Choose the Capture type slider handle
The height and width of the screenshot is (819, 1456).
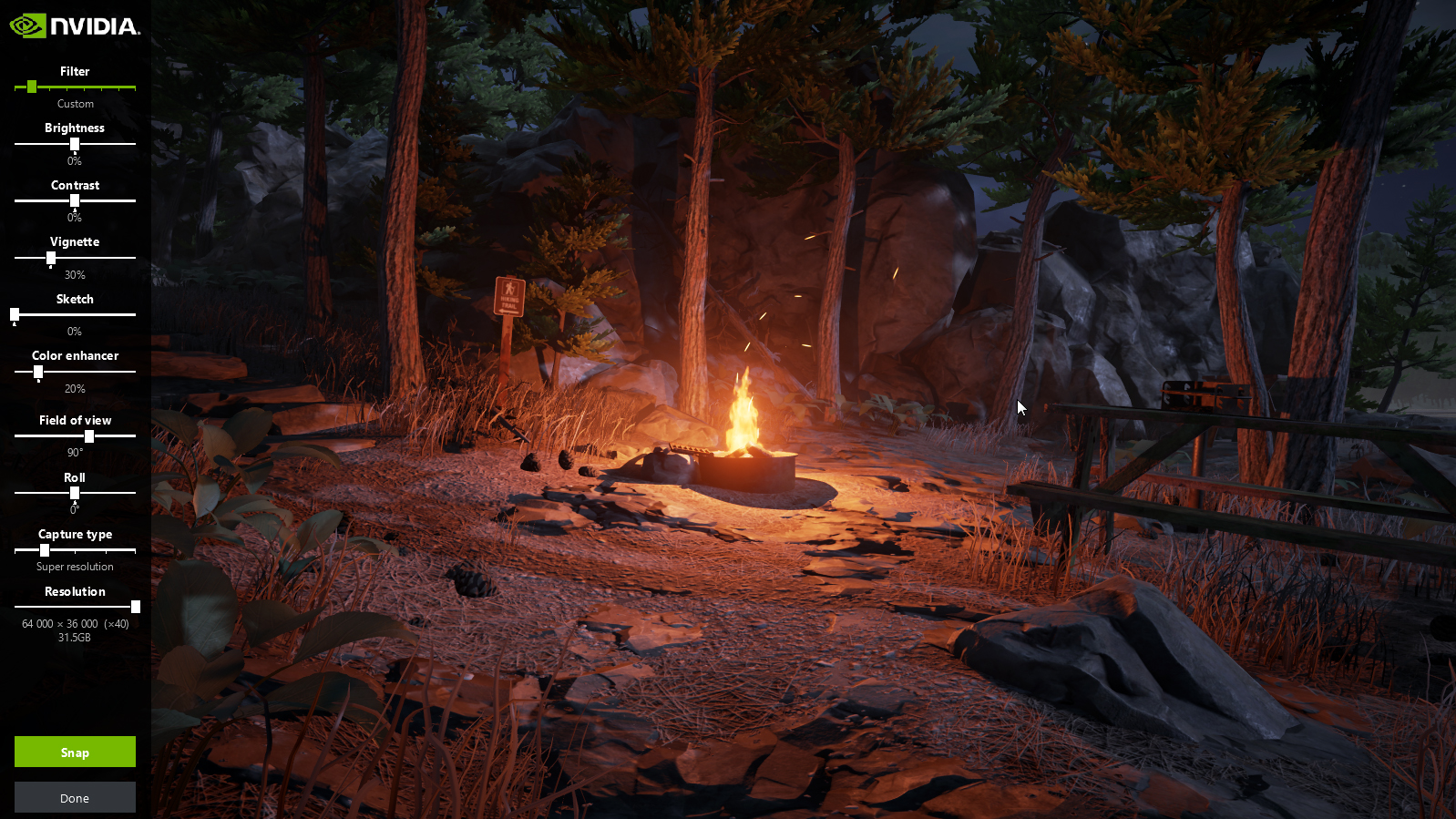tap(45, 550)
